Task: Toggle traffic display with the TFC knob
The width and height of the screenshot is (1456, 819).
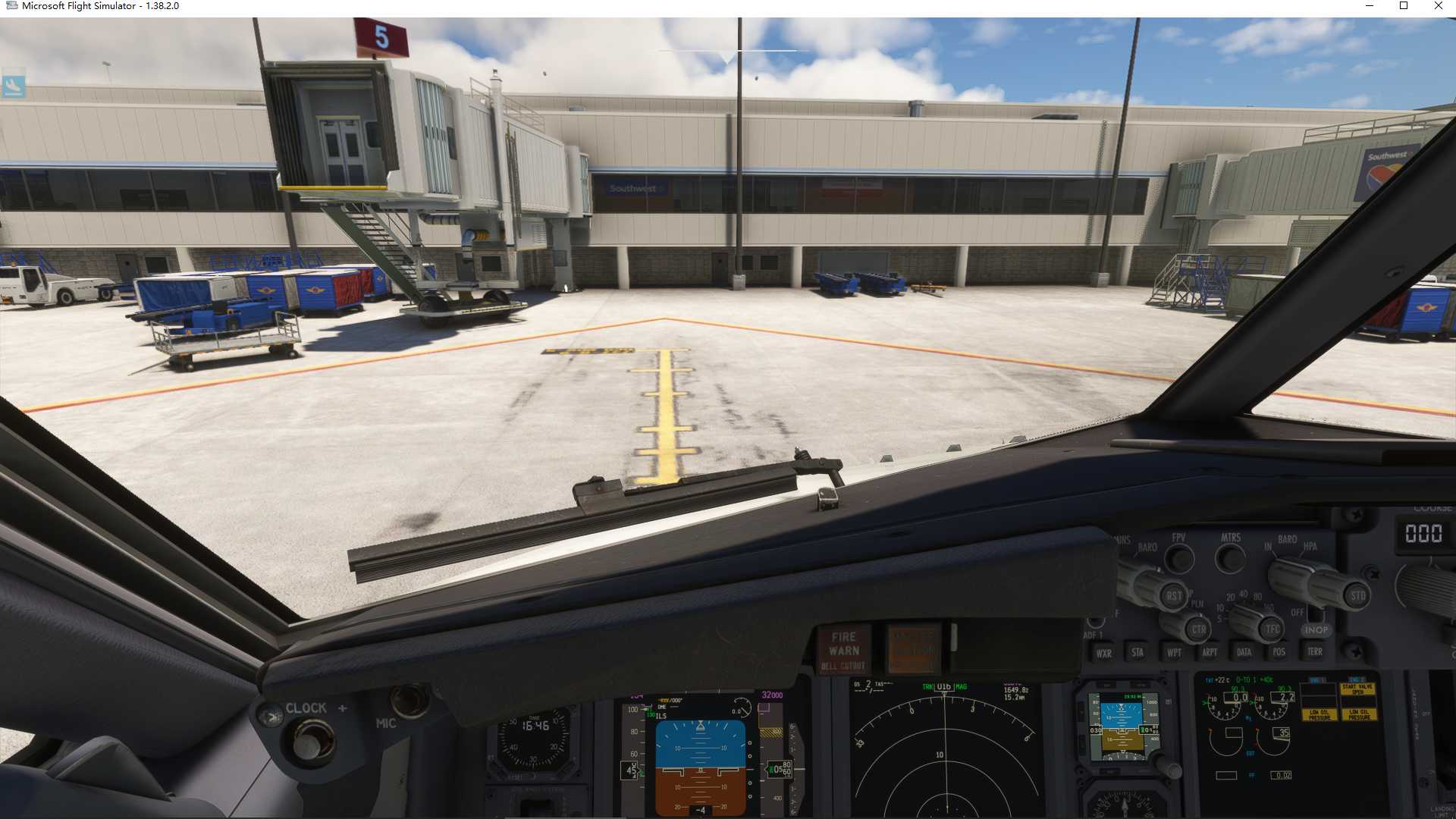Action: coord(1272,629)
